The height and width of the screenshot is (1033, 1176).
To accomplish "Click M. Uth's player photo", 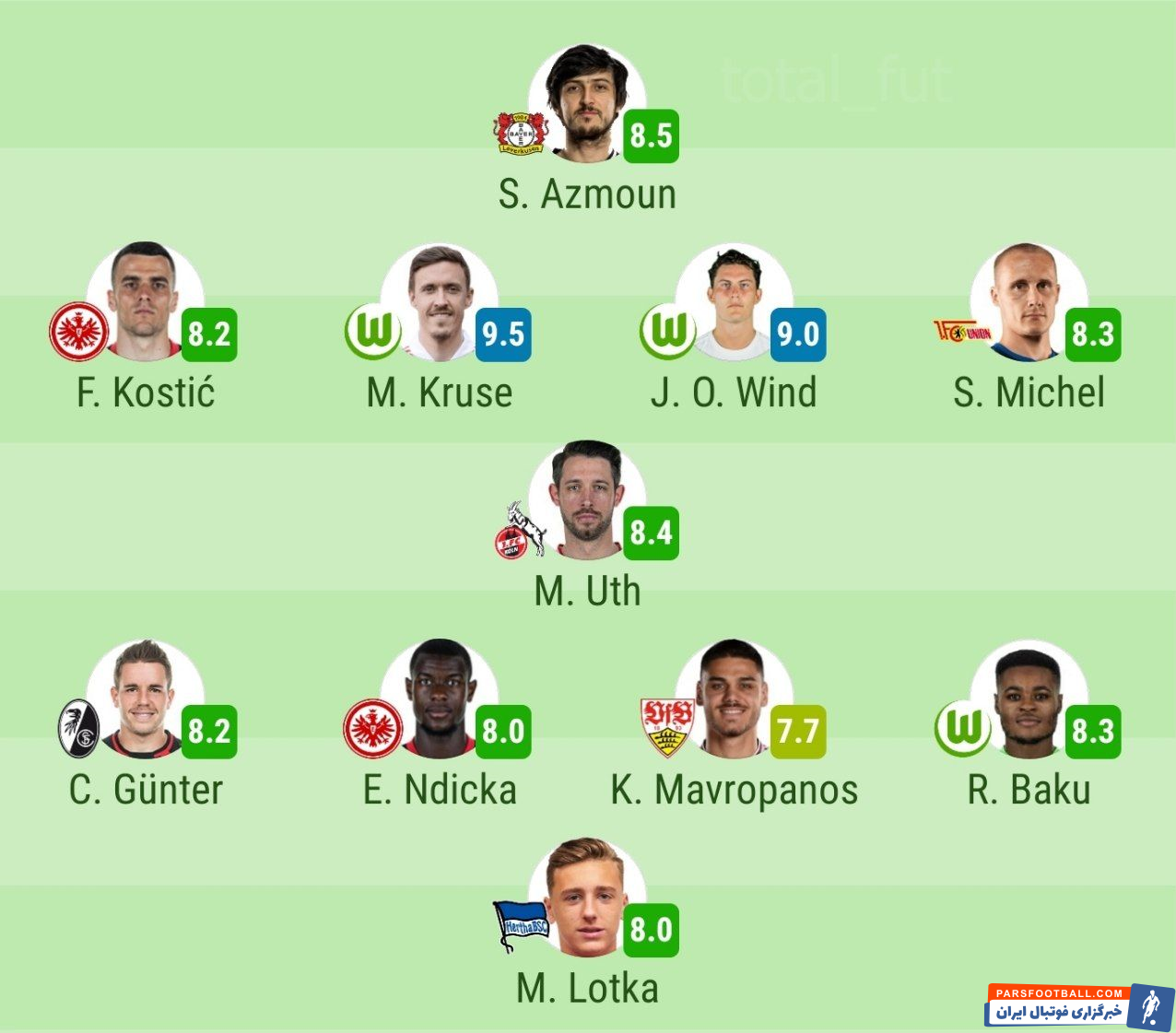I will tap(586, 500).
